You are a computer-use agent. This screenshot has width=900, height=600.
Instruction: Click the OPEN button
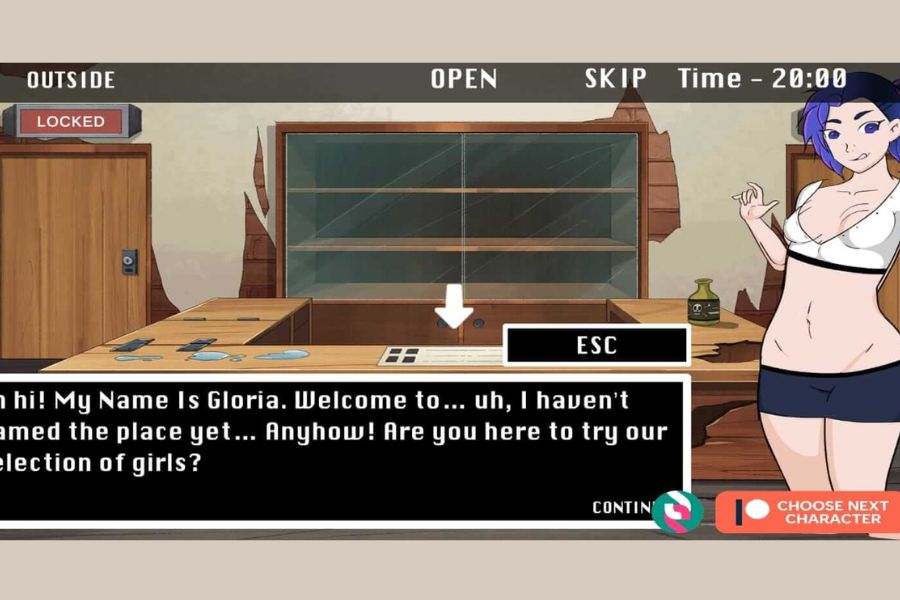pos(464,80)
